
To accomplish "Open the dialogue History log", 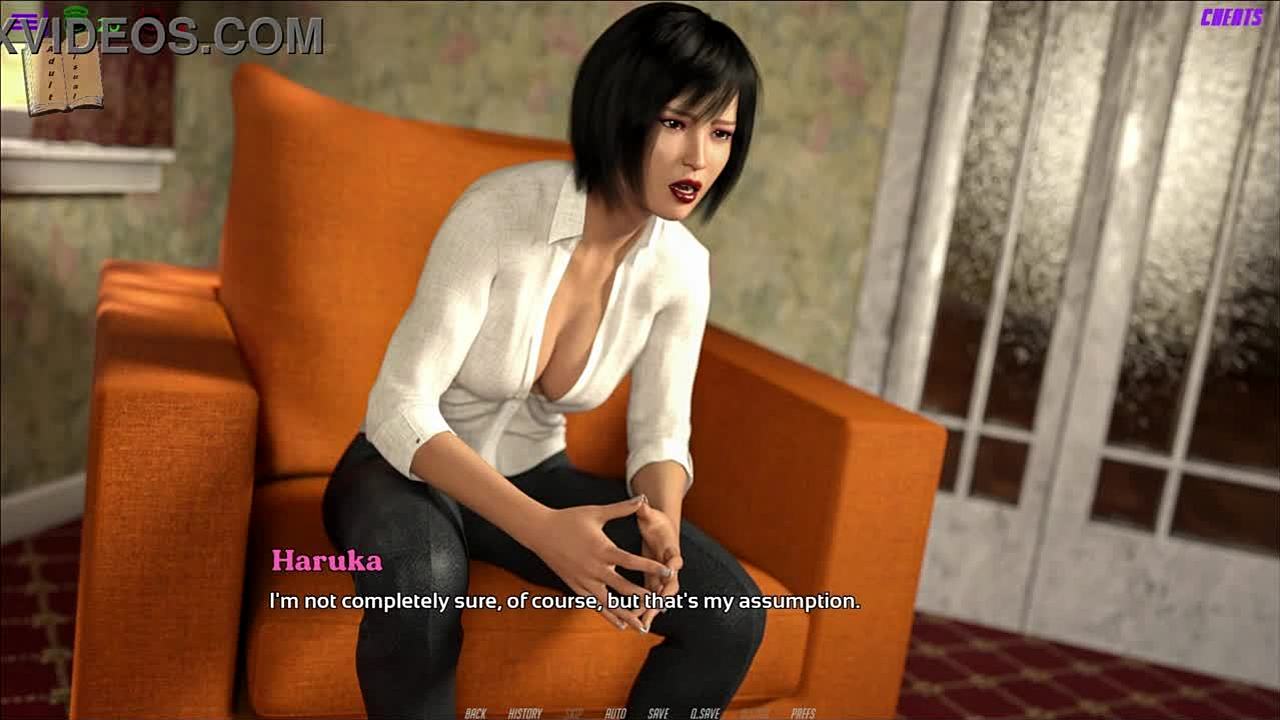I will click(525, 713).
